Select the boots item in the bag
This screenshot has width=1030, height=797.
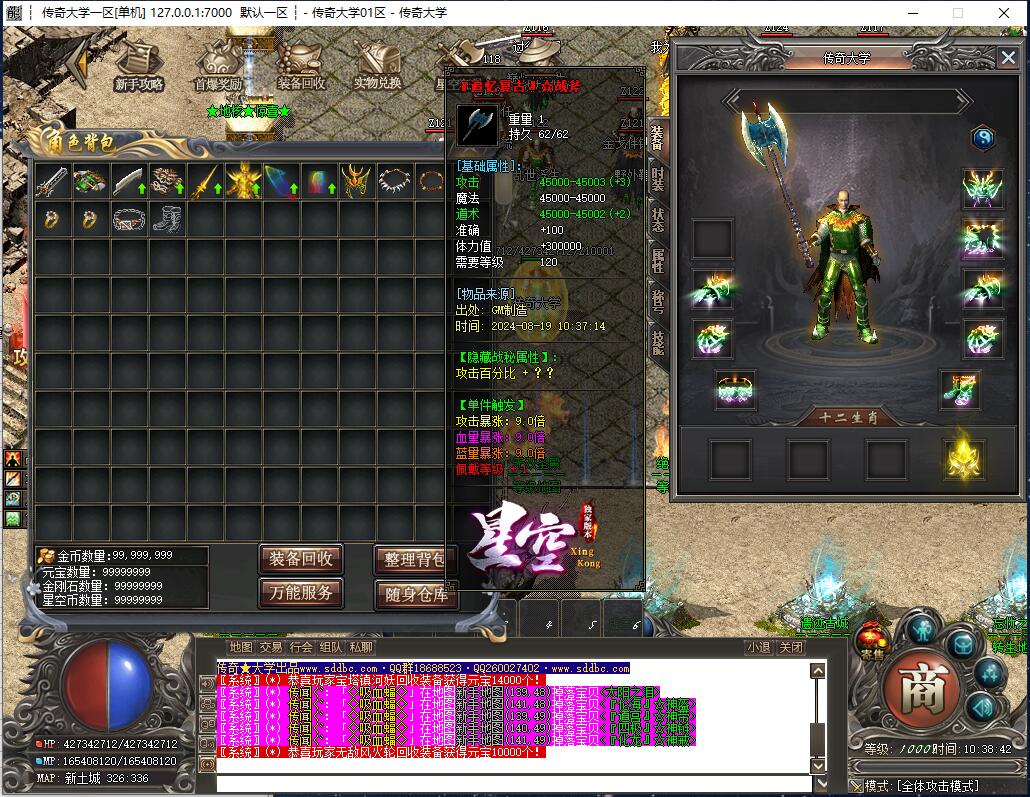pyautogui.click(x=167, y=219)
